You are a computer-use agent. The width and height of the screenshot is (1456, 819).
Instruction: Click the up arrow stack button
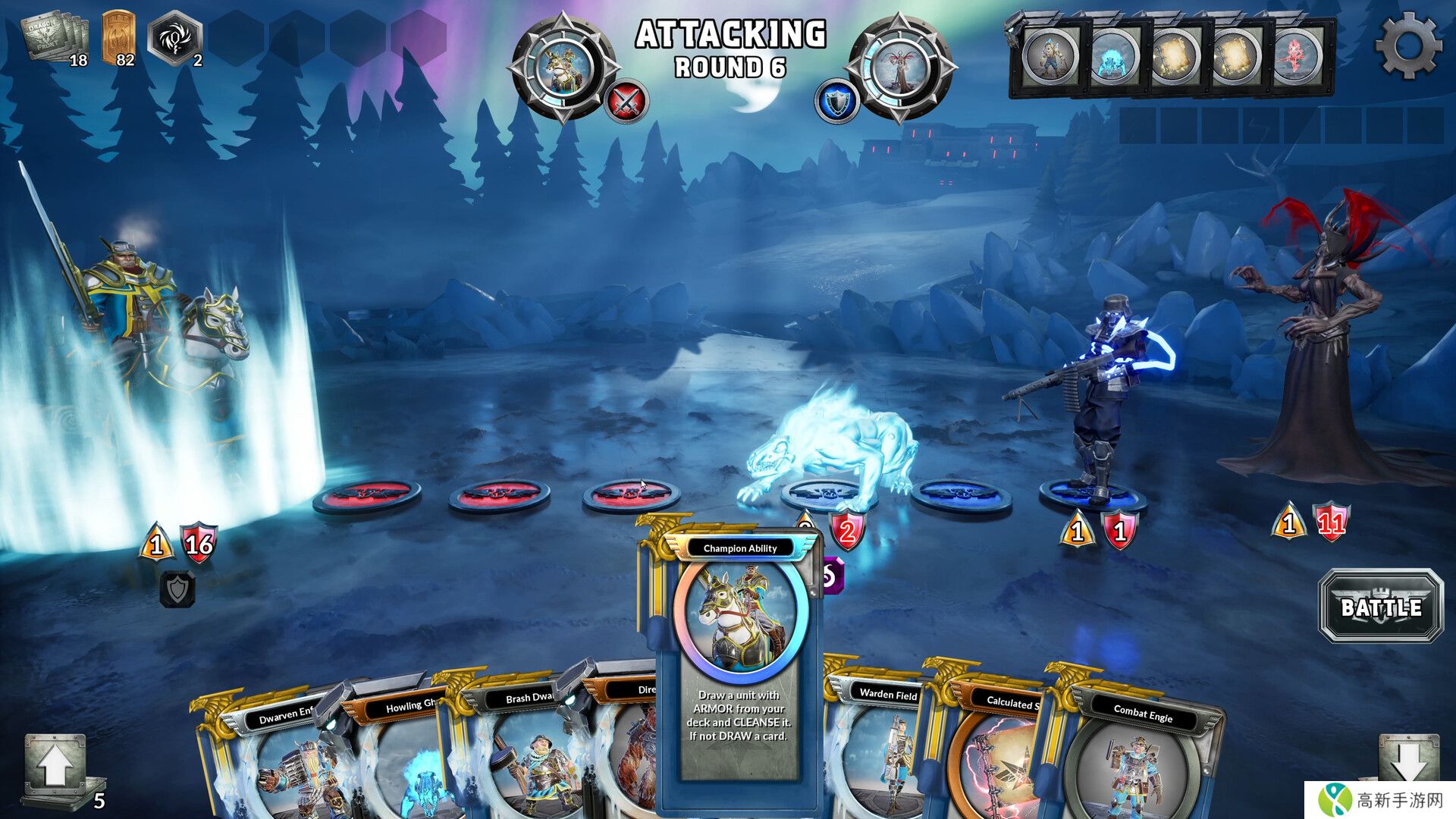pyautogui.click(x=55, y=767)
